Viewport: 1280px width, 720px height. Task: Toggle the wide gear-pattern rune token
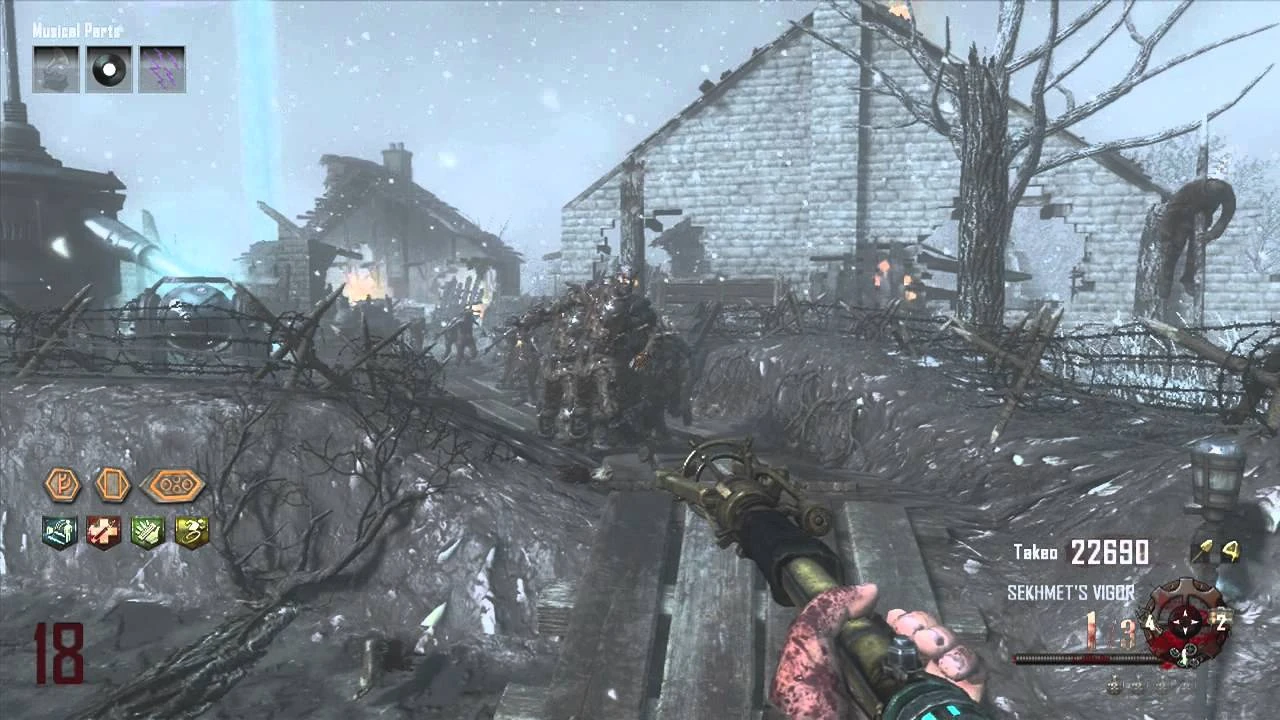point(171,487)
